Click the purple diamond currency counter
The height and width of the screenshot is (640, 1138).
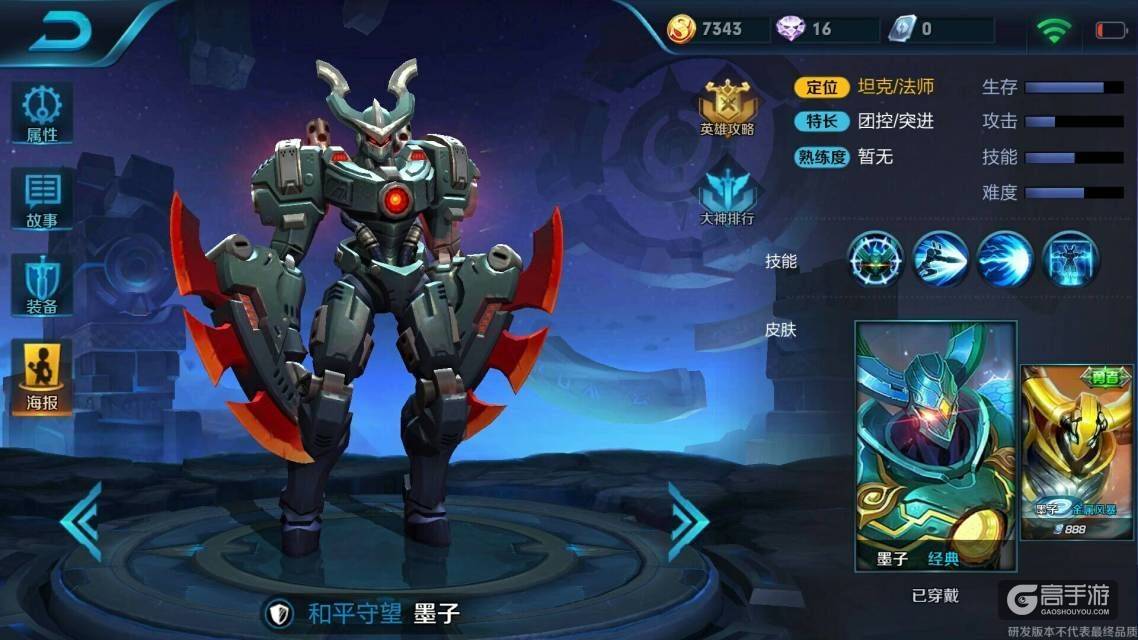[806, 29]
